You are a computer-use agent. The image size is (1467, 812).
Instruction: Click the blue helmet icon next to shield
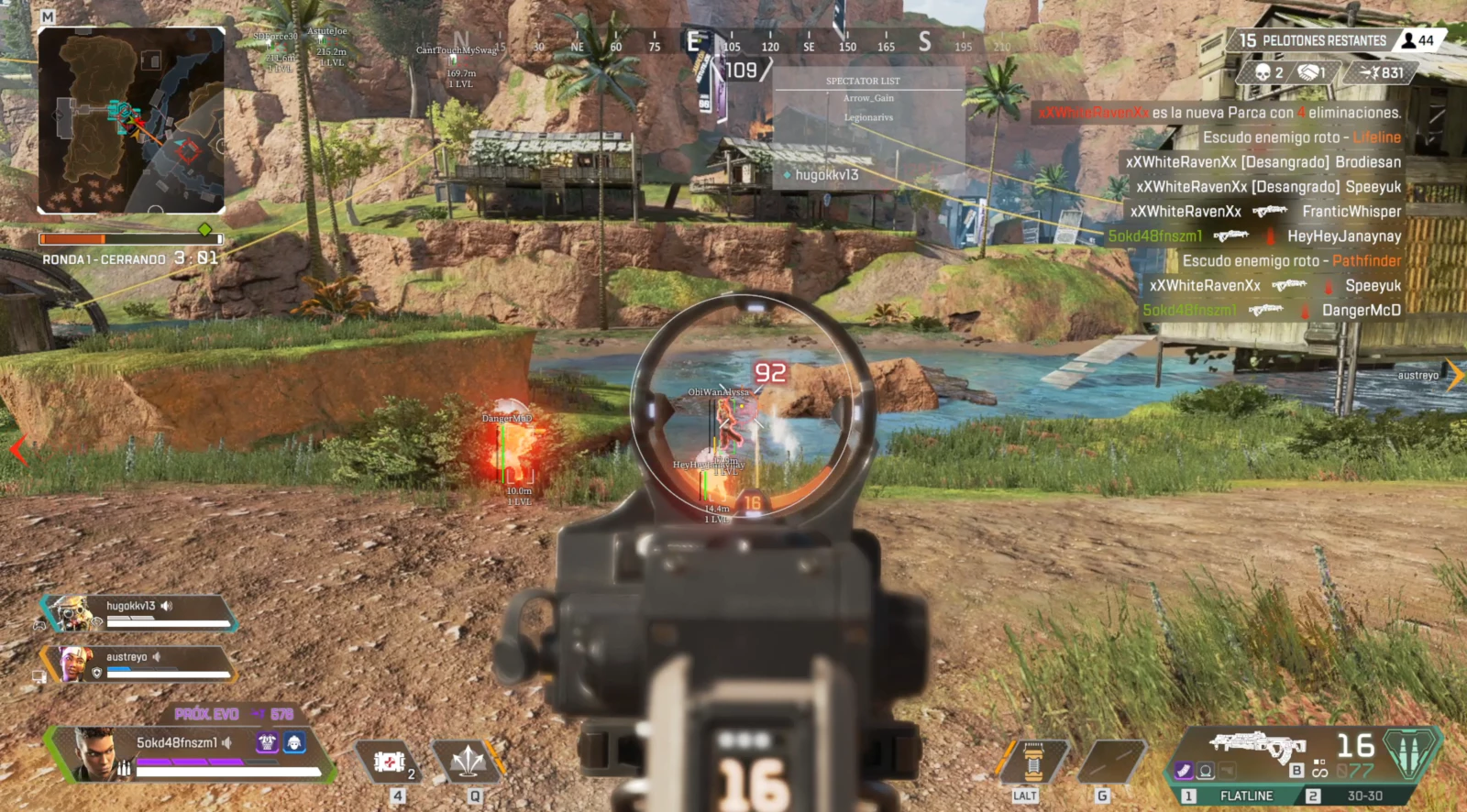tap(294, 742)
